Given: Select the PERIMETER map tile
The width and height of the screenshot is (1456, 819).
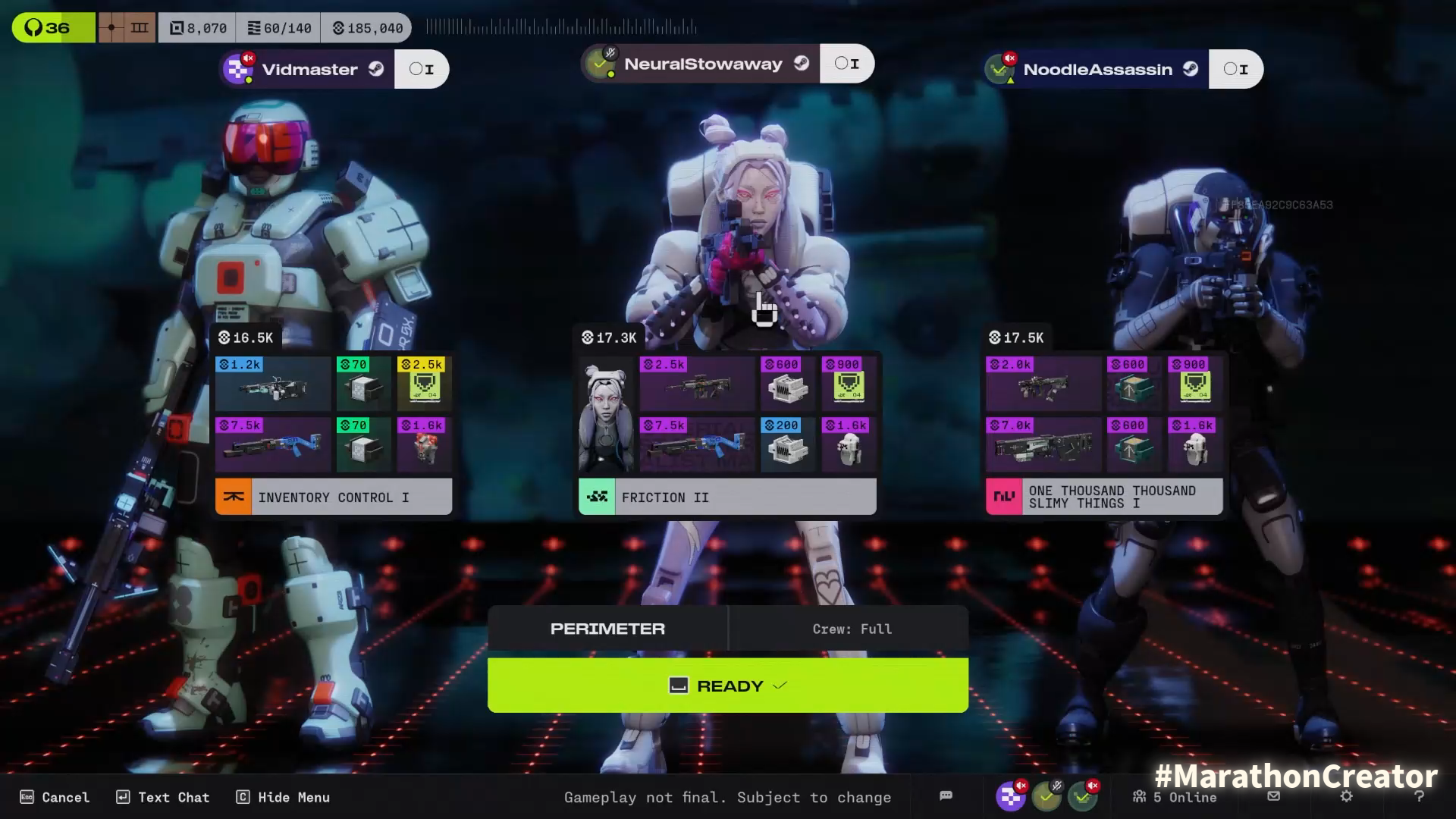Looking at the screenshot, I should [x=607, y=629].
